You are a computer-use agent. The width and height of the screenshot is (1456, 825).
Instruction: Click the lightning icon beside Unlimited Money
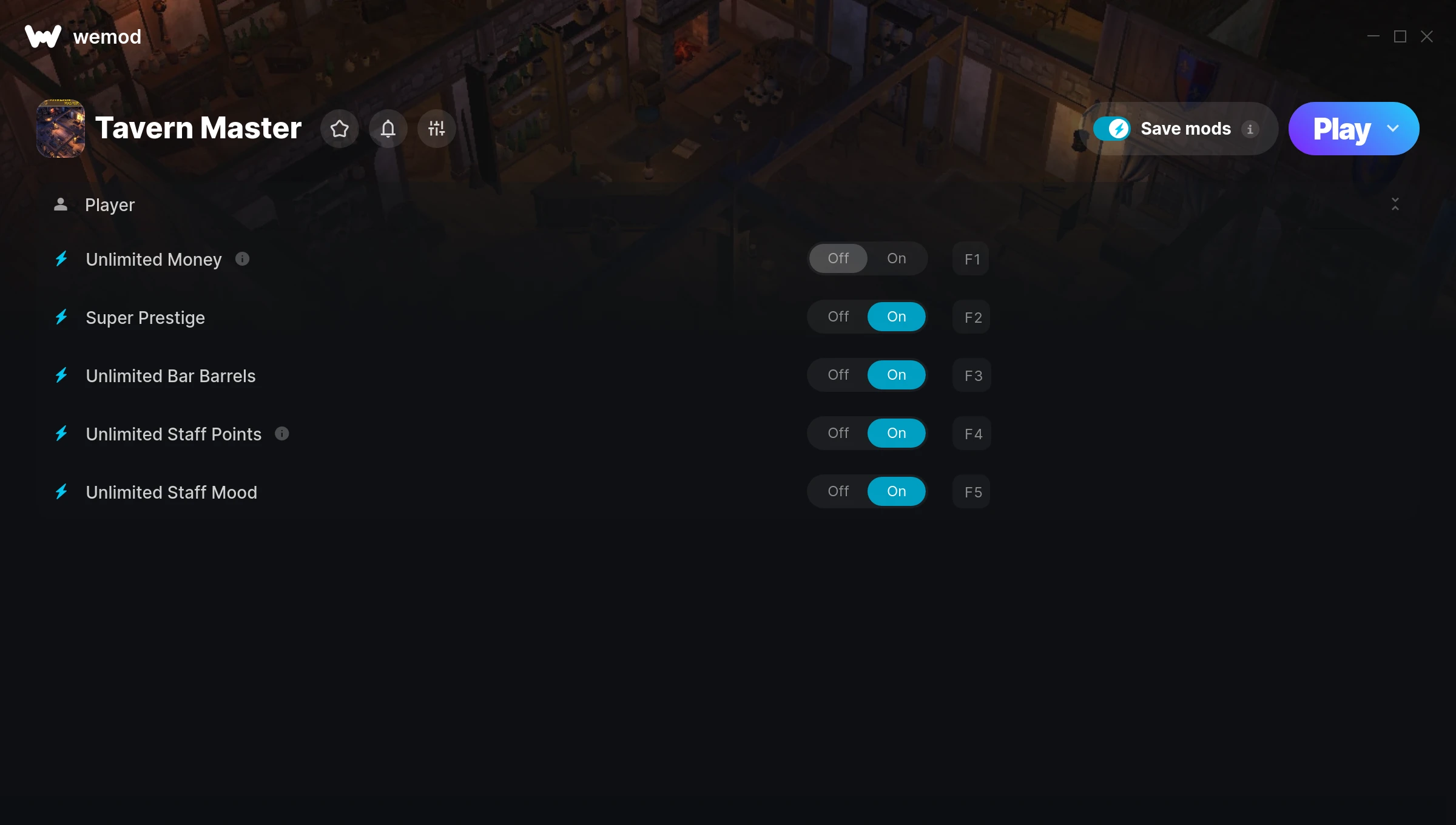click(x=61, y=259)
